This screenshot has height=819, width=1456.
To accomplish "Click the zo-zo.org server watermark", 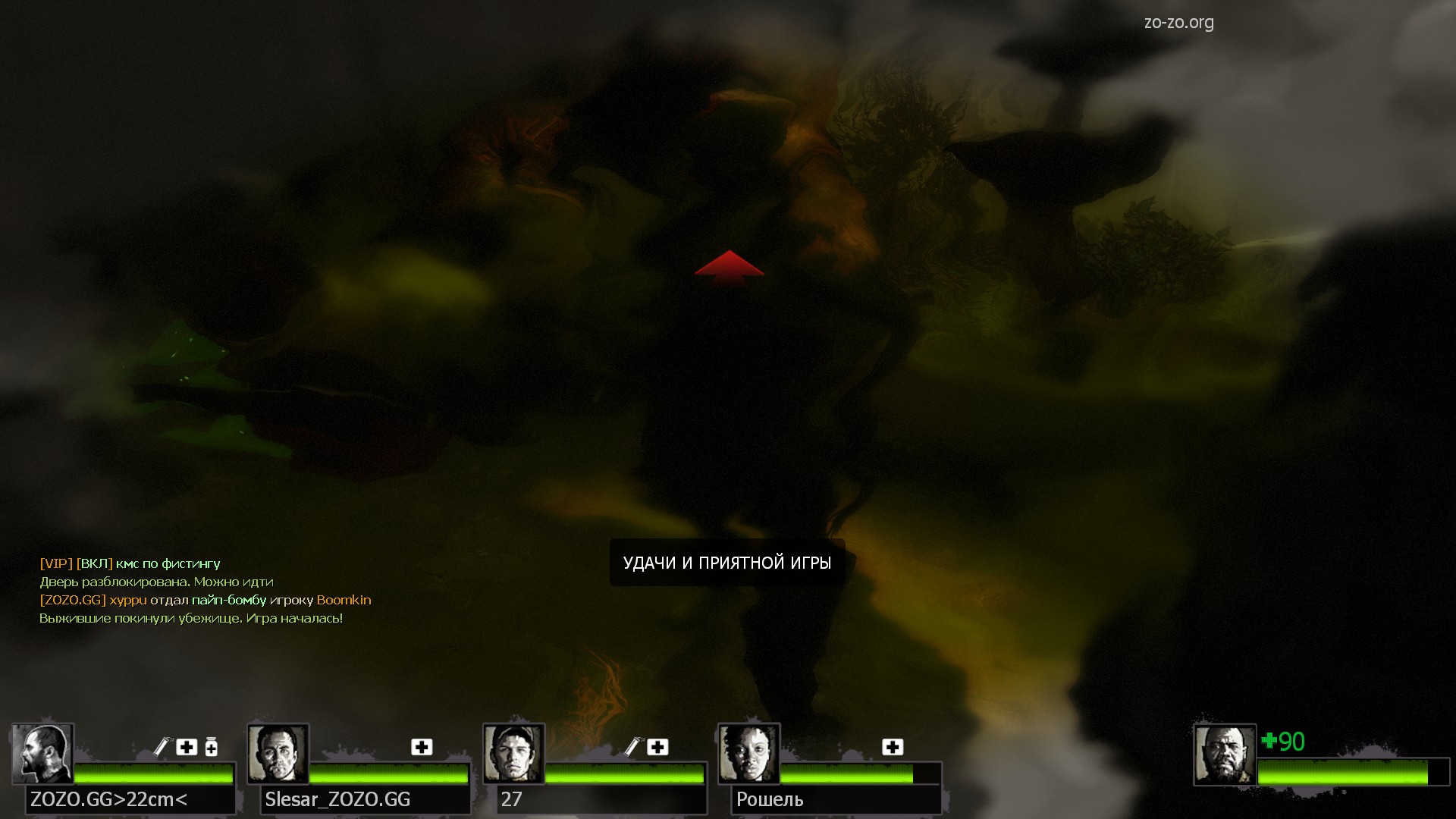I will click(x=1178, y=23).
